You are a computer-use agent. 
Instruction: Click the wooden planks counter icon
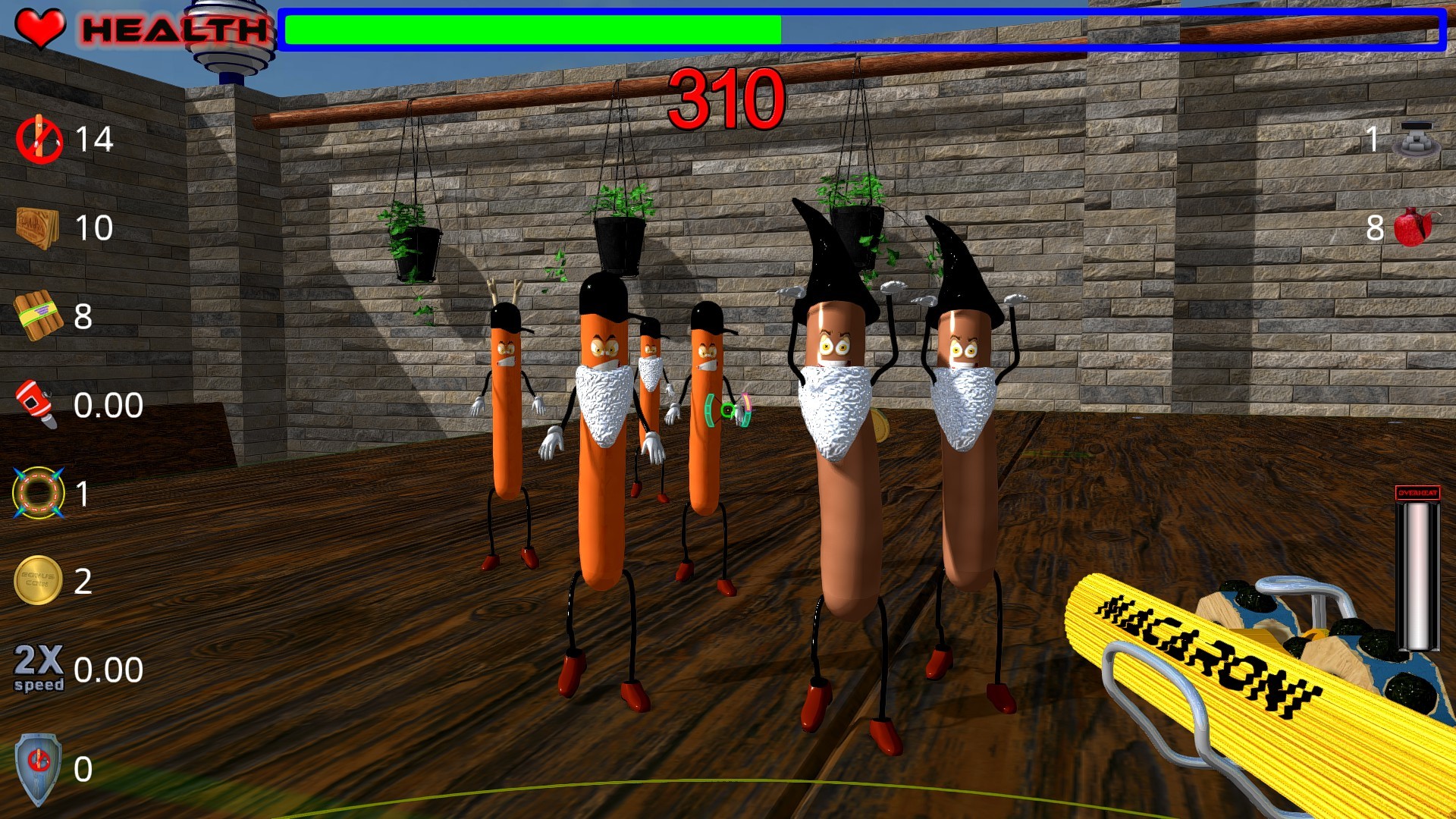36,227
